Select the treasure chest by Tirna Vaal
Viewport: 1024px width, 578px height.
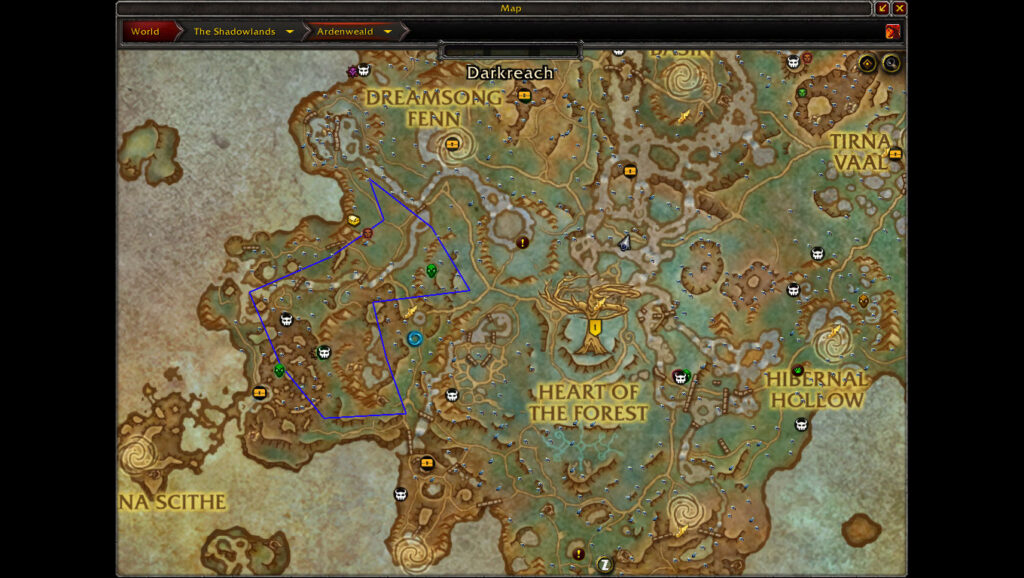click(x=894, y=154)
